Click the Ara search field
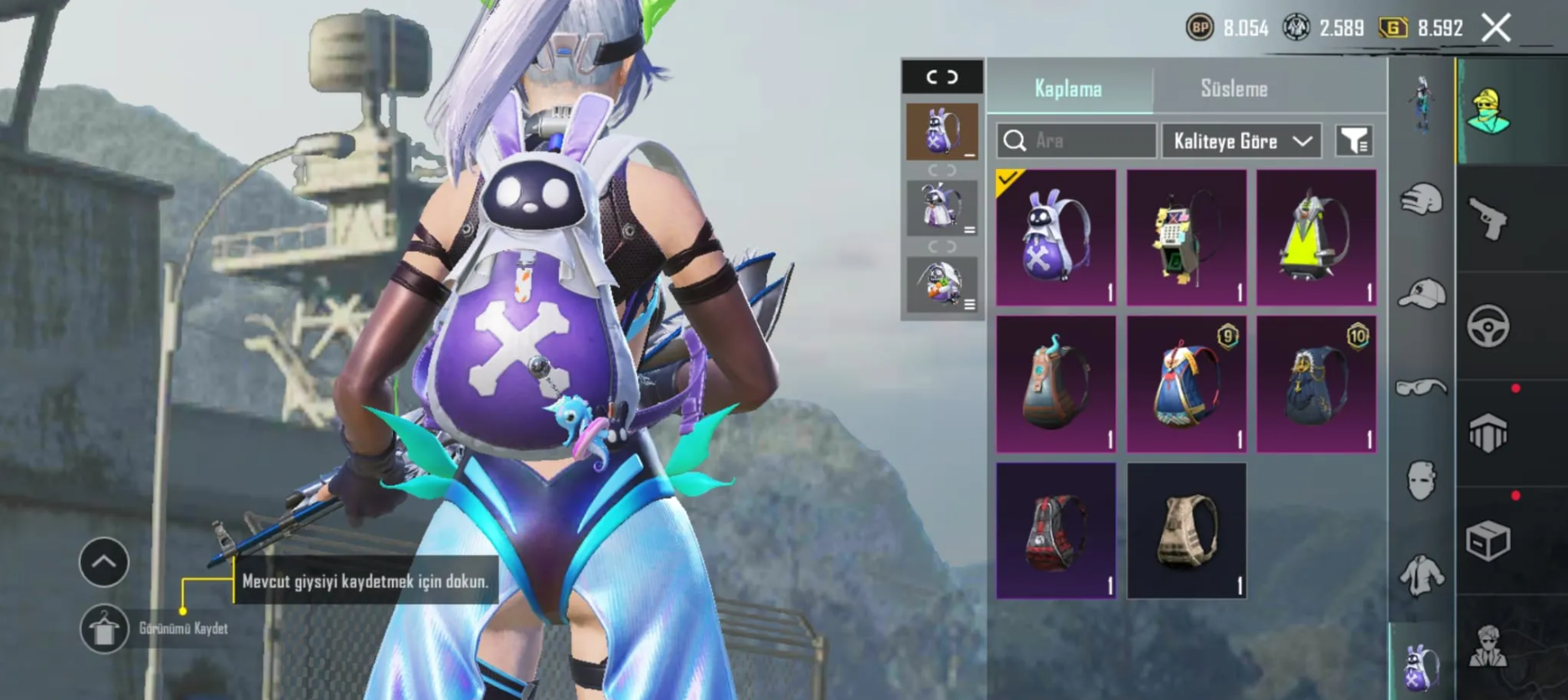The image size is (1568, 700). pos(1076,141)
